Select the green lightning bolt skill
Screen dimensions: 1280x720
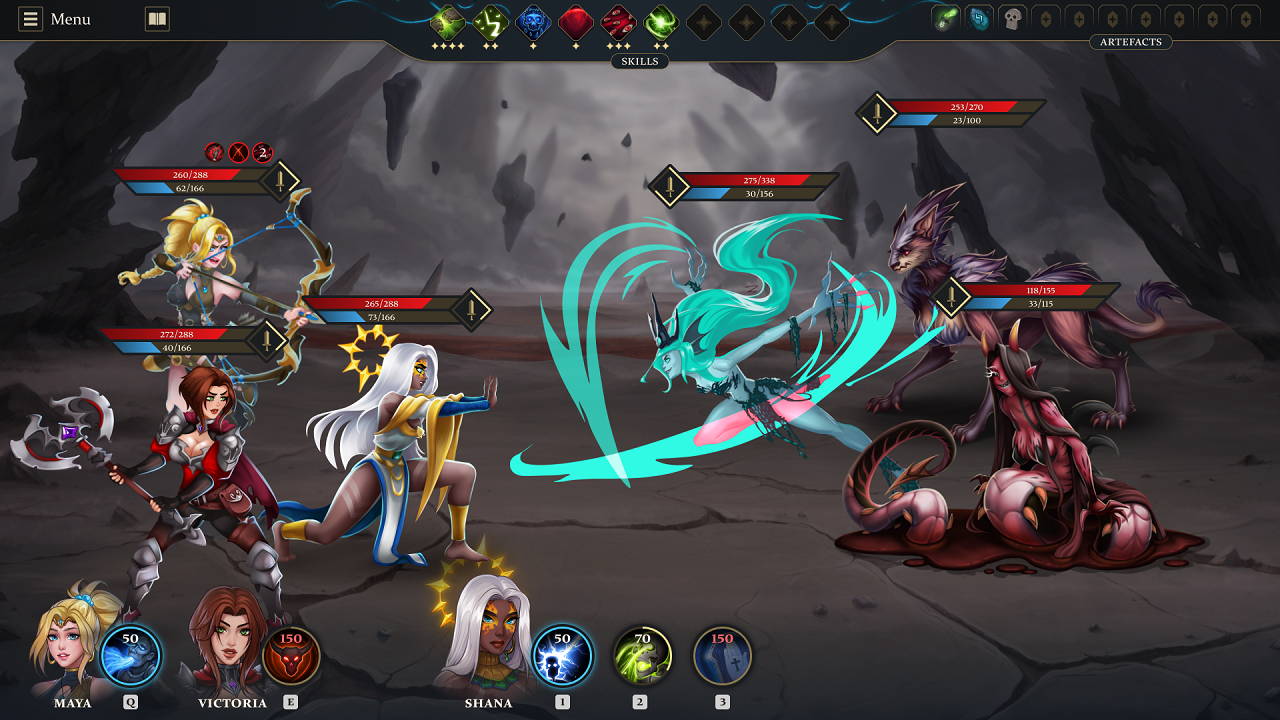click(490, 22)
